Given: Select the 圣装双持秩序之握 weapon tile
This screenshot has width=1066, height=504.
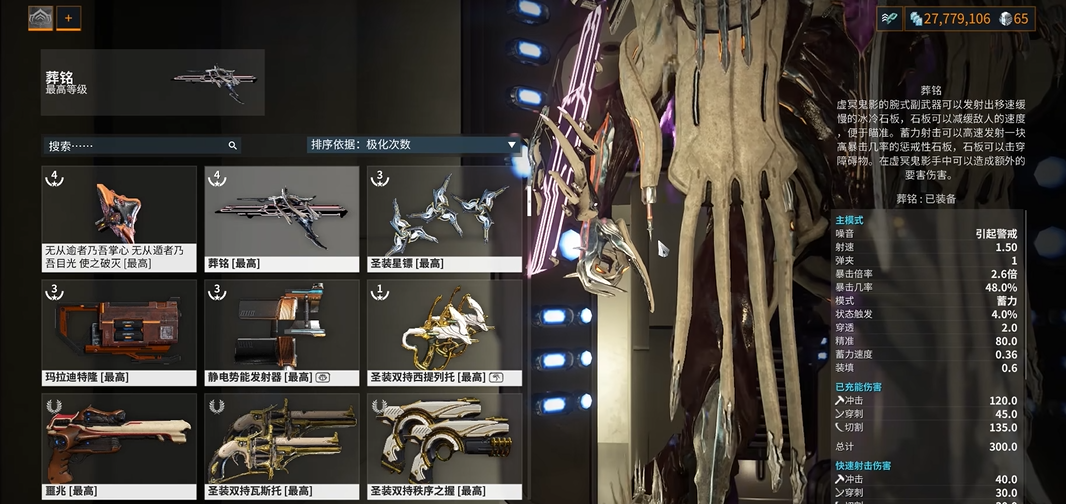Looking at the screenshot, I should point(444,446).
